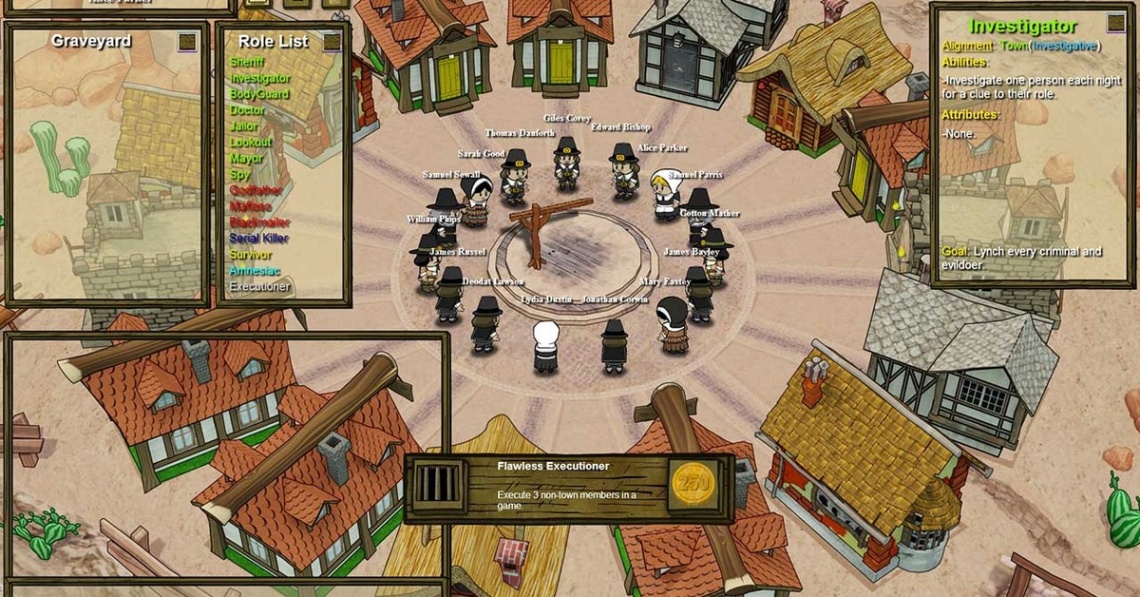Click Spy in the Role List
The height and width of the screenshot is (597, 1140).
(x=240, y=174)
